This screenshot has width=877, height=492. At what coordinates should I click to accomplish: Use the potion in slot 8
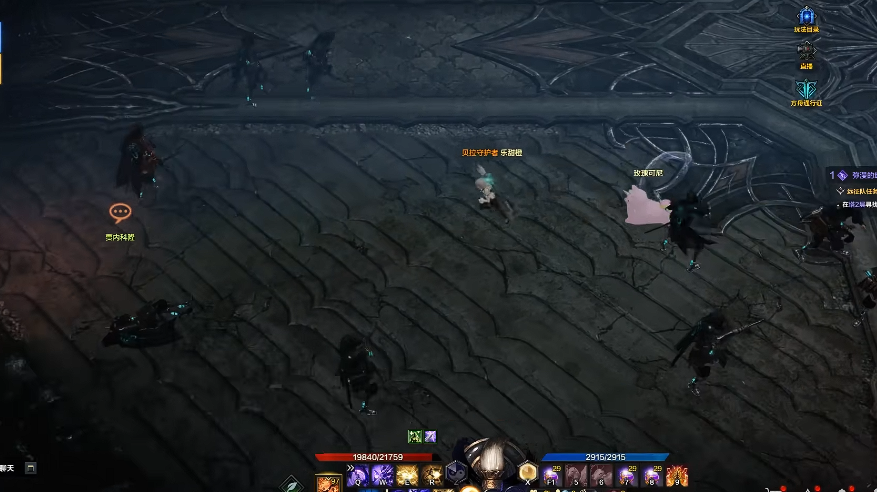coord(652,476)
